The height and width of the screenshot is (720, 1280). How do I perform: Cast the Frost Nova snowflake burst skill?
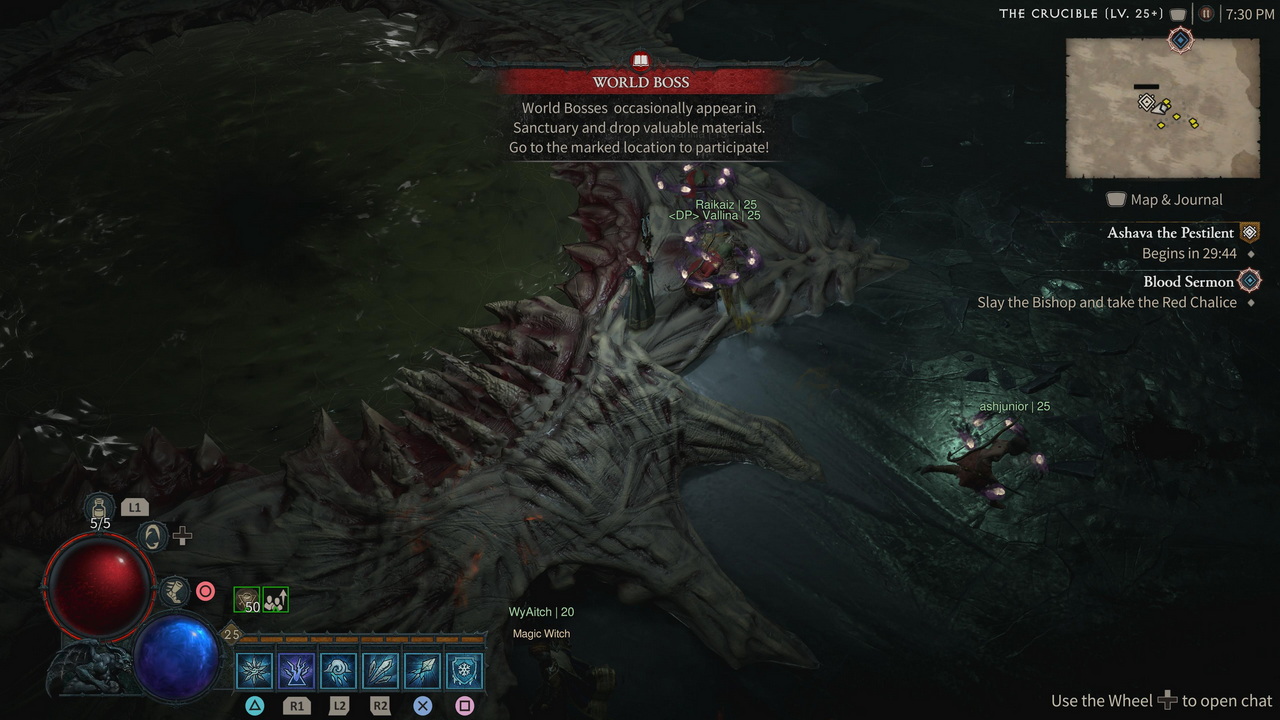click(x=254, y=670)
